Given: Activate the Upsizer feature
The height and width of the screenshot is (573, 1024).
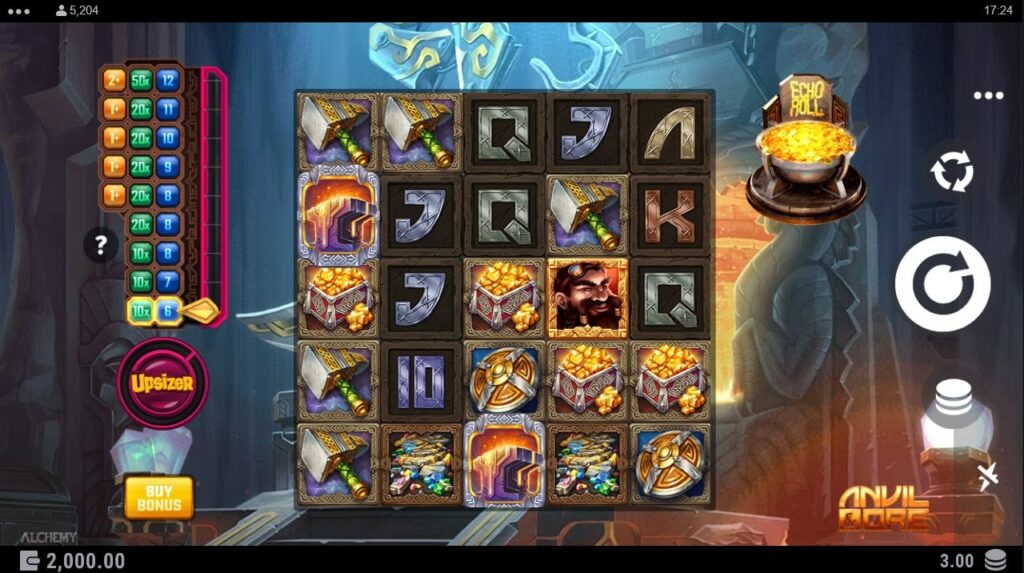Looking at the screenshot, I should 162,382.
